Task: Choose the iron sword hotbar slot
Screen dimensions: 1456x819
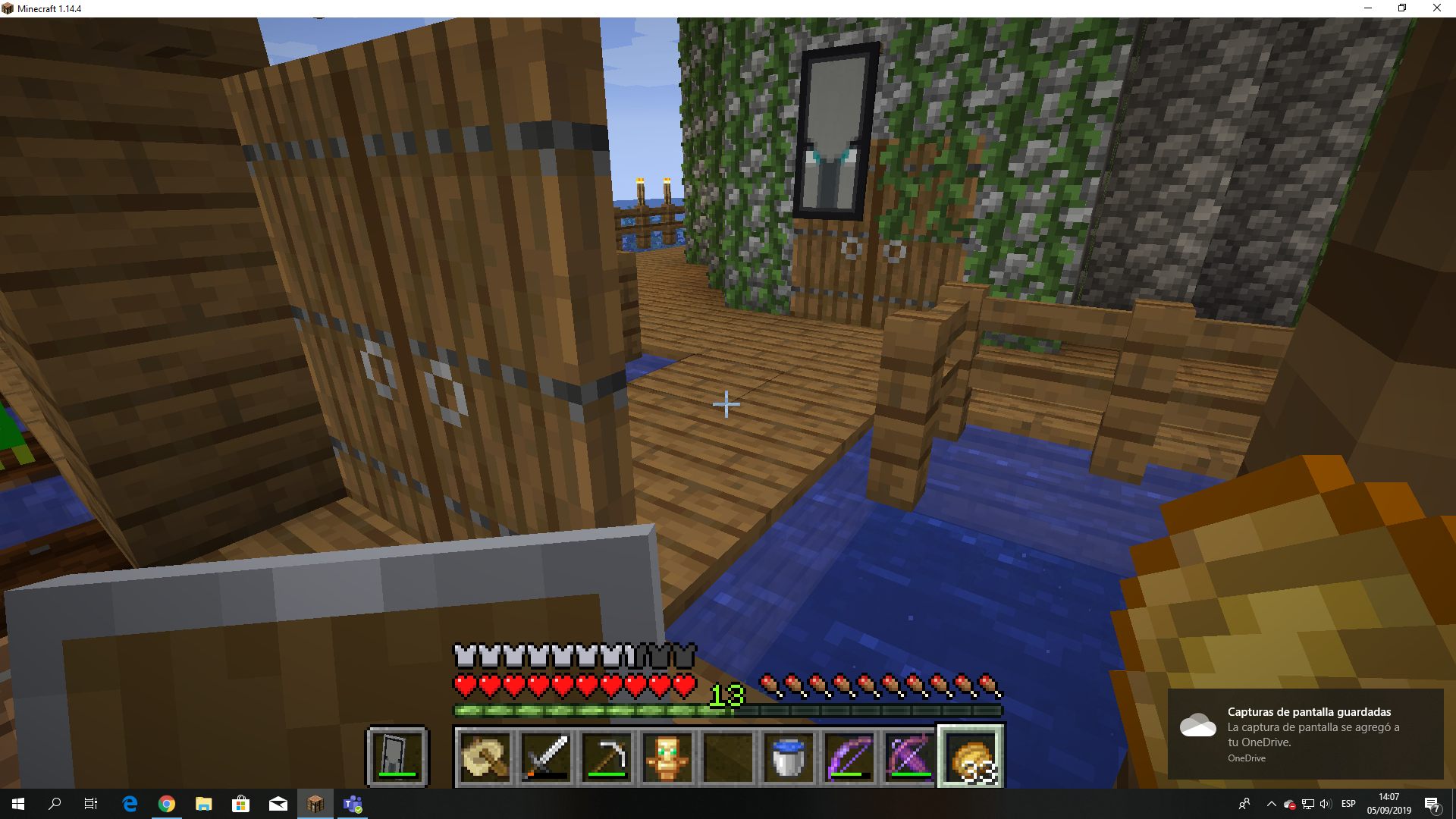Action: click(546, 757)
